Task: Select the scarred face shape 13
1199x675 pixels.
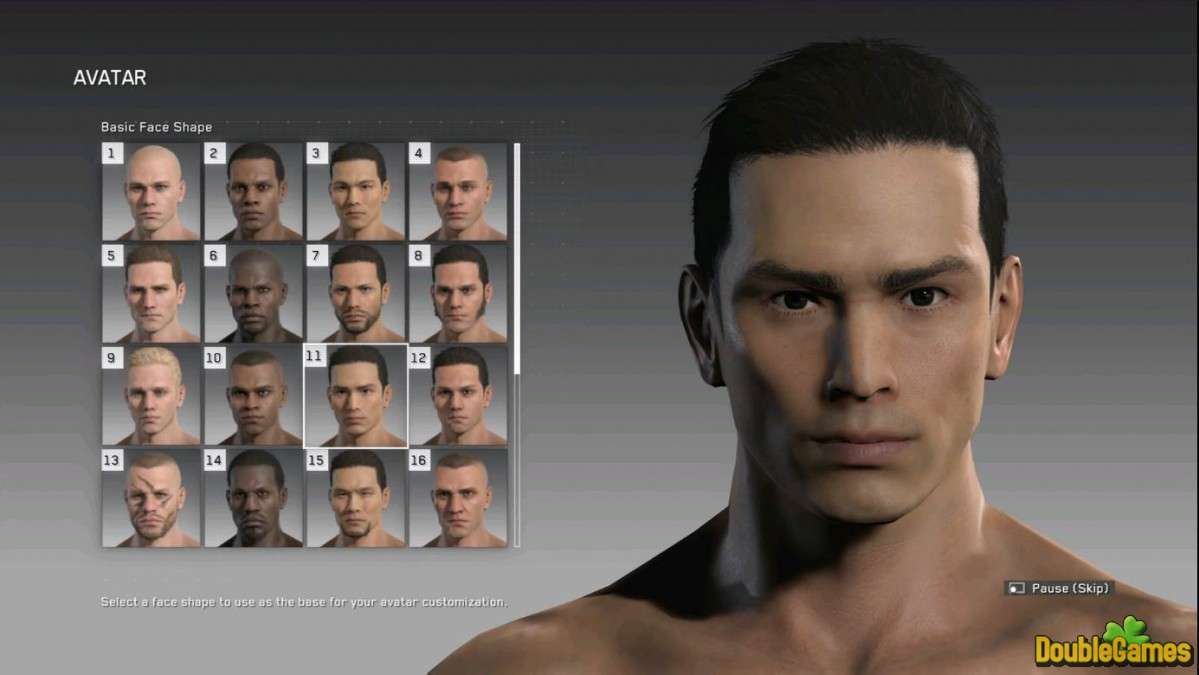Action: (152, 498)
